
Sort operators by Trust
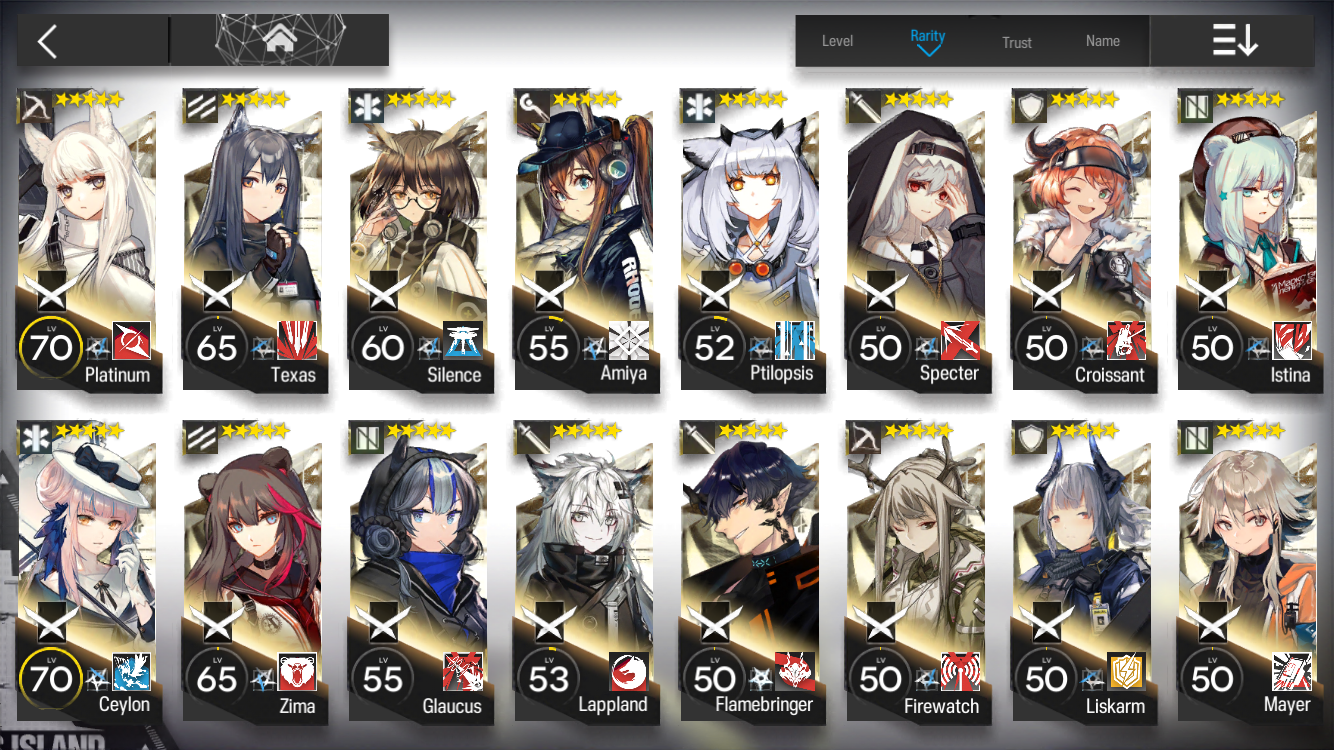pyautogui.click(x=1016, y=42)
